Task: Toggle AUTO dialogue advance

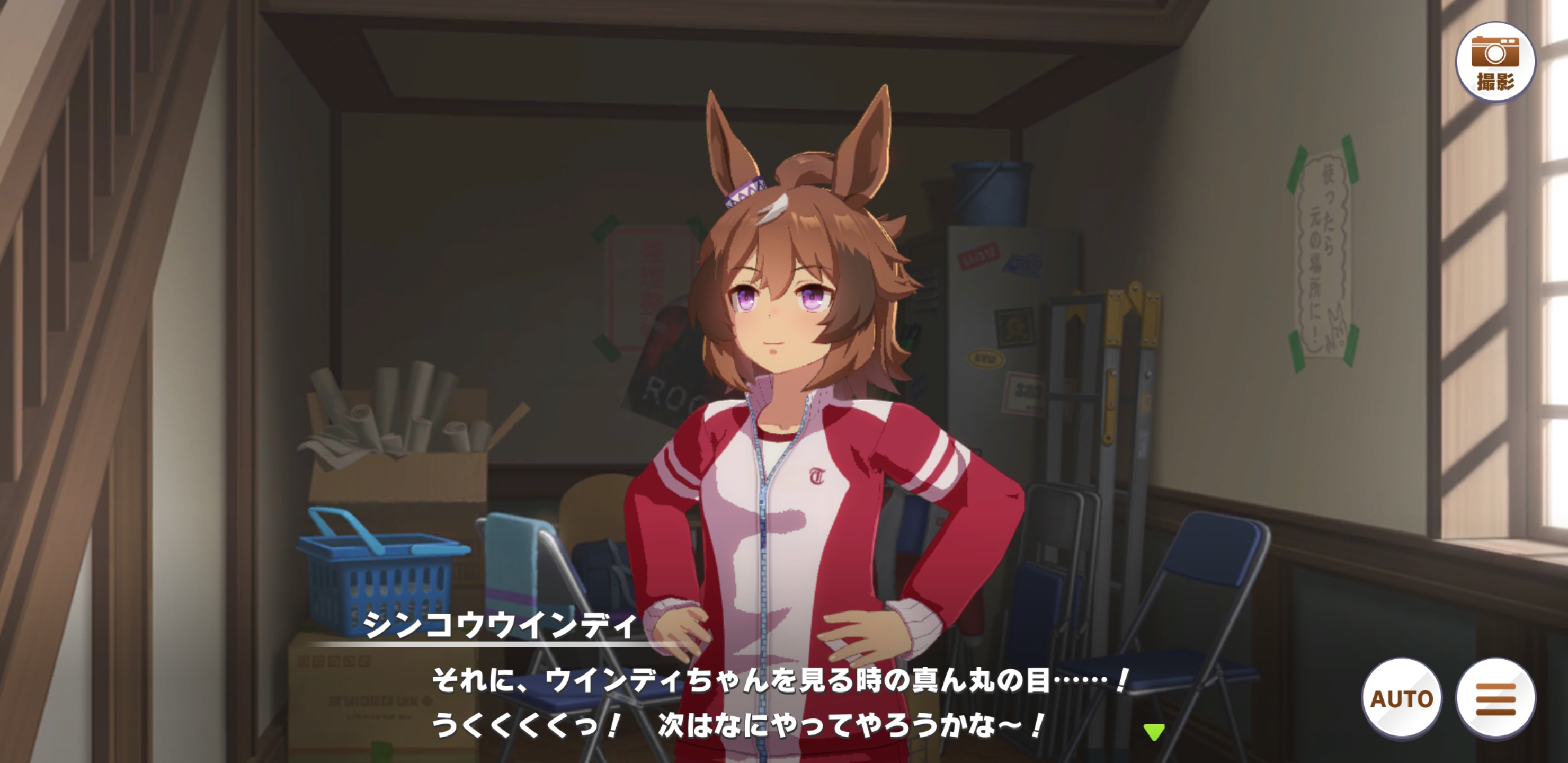Action: [1401, 698]
